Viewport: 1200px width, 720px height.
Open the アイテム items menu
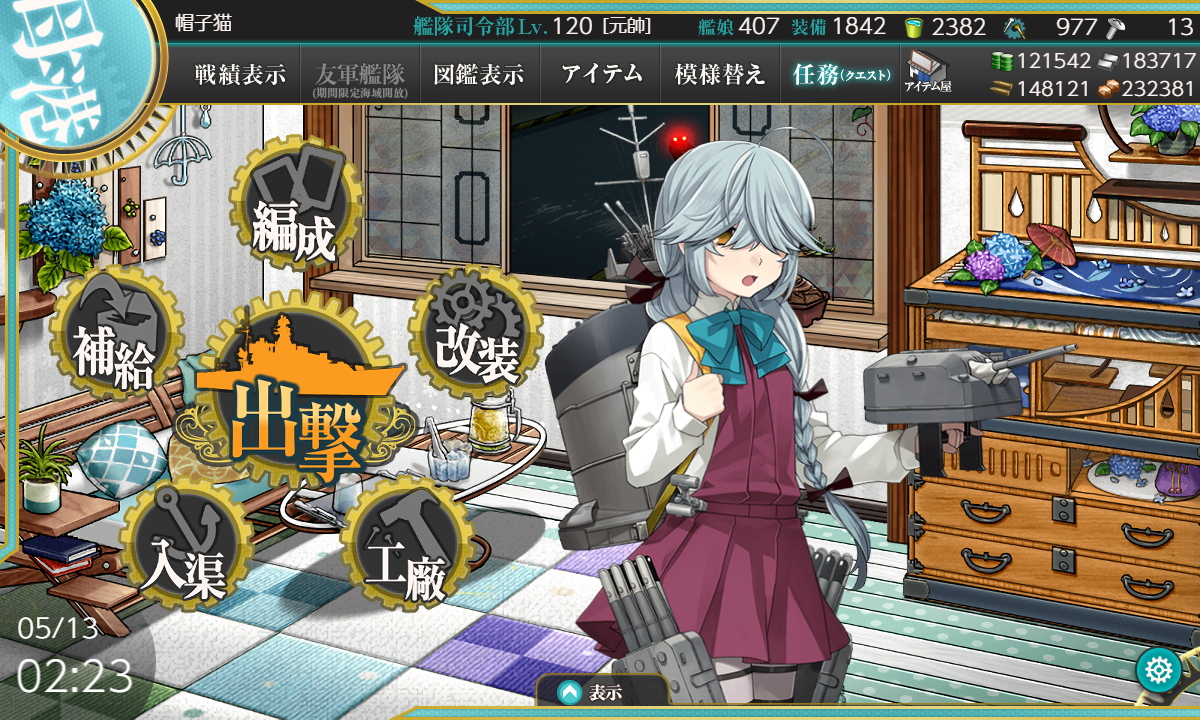click(601, 75)
